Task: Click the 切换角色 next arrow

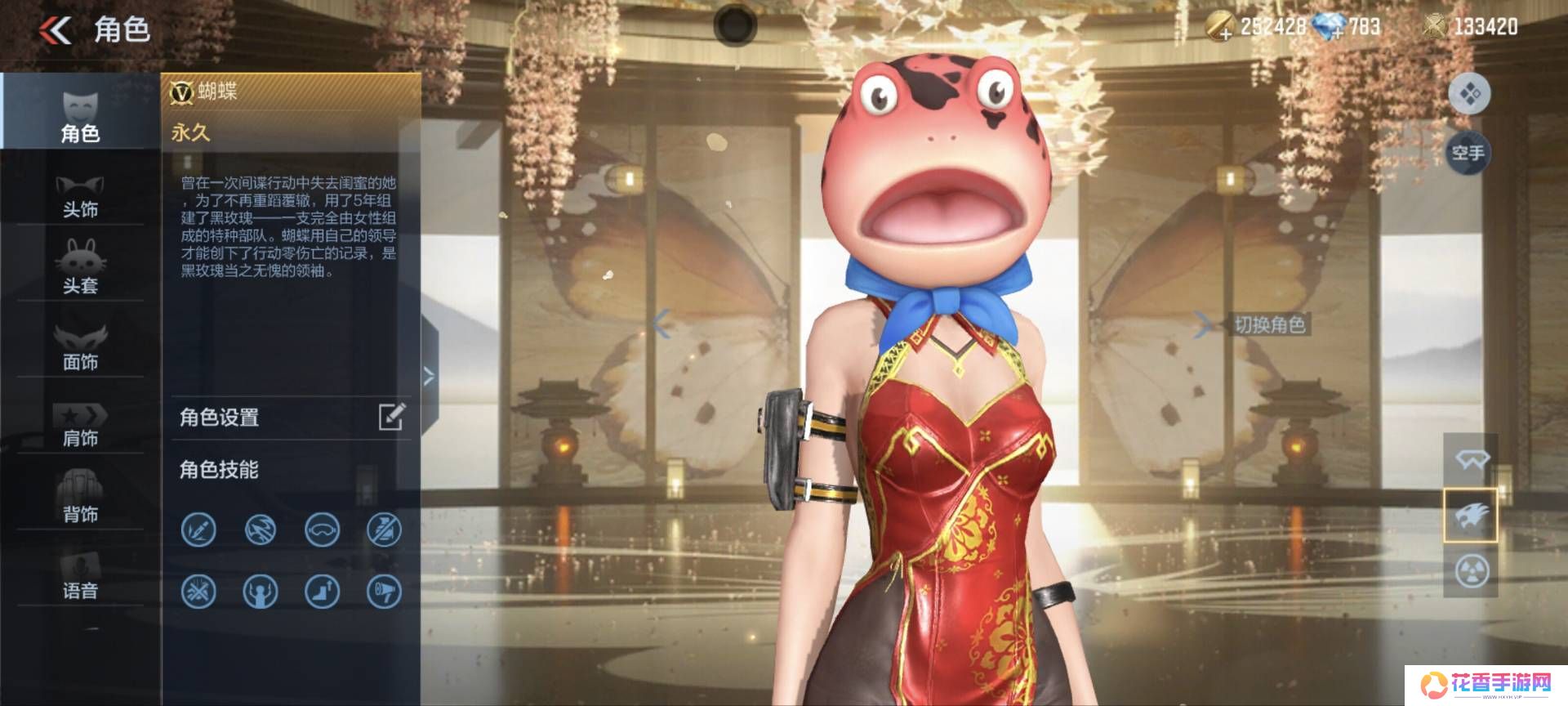Action: point(1203,324)
